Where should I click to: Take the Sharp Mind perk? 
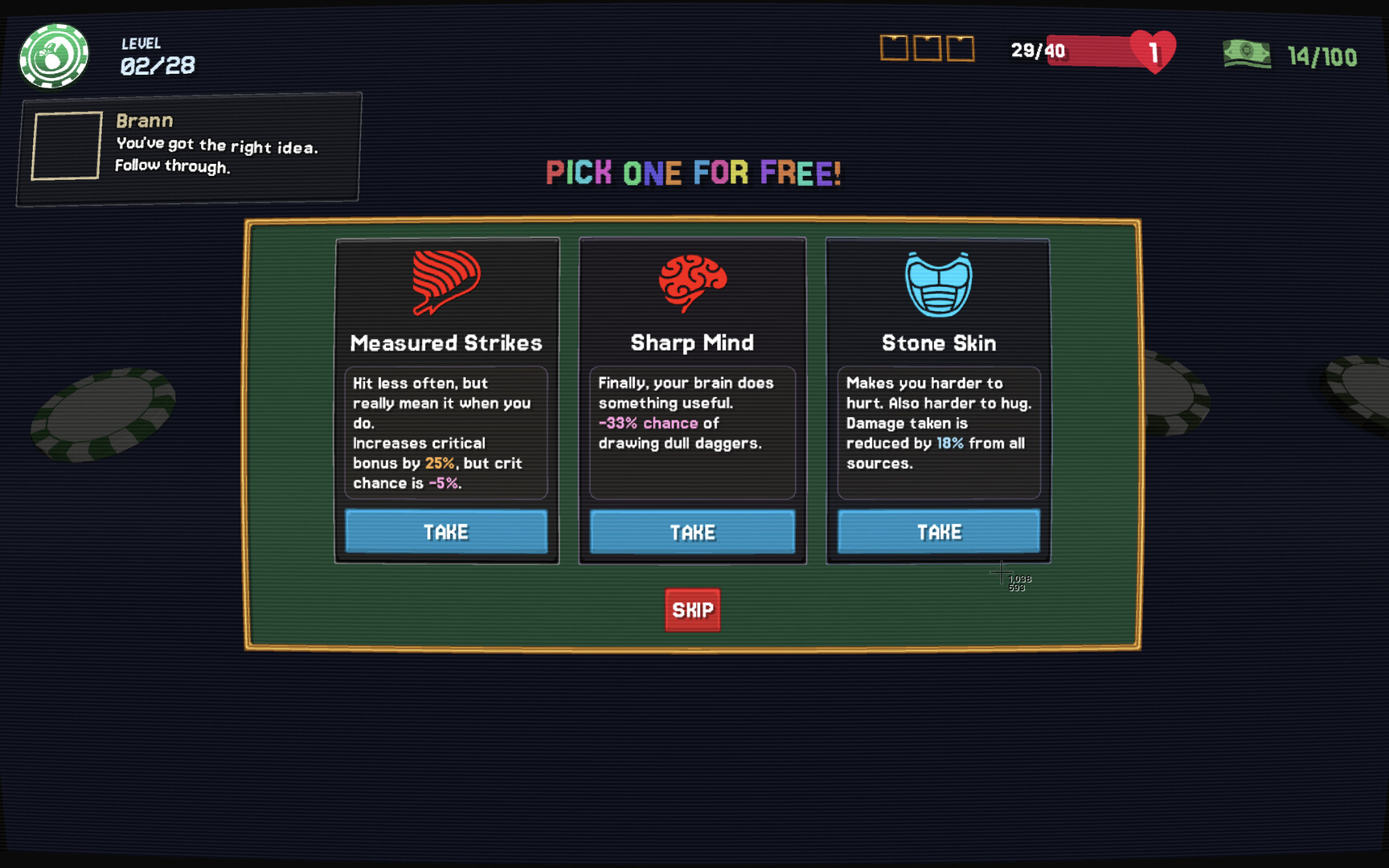click(x=692, y=532)
